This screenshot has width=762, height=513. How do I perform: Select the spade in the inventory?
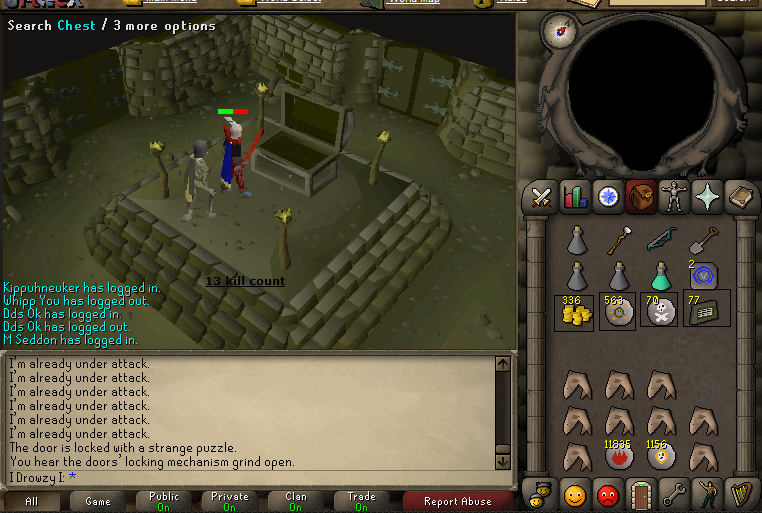703,239
